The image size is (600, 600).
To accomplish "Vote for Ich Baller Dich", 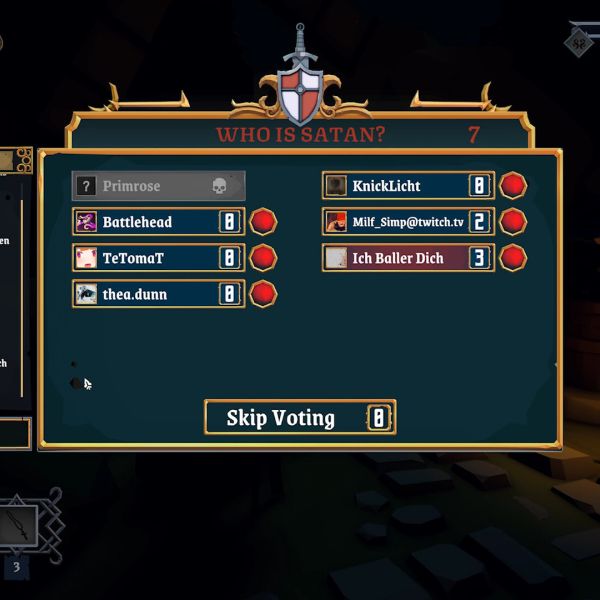I will pyautogui.click(x=513, y=258).
